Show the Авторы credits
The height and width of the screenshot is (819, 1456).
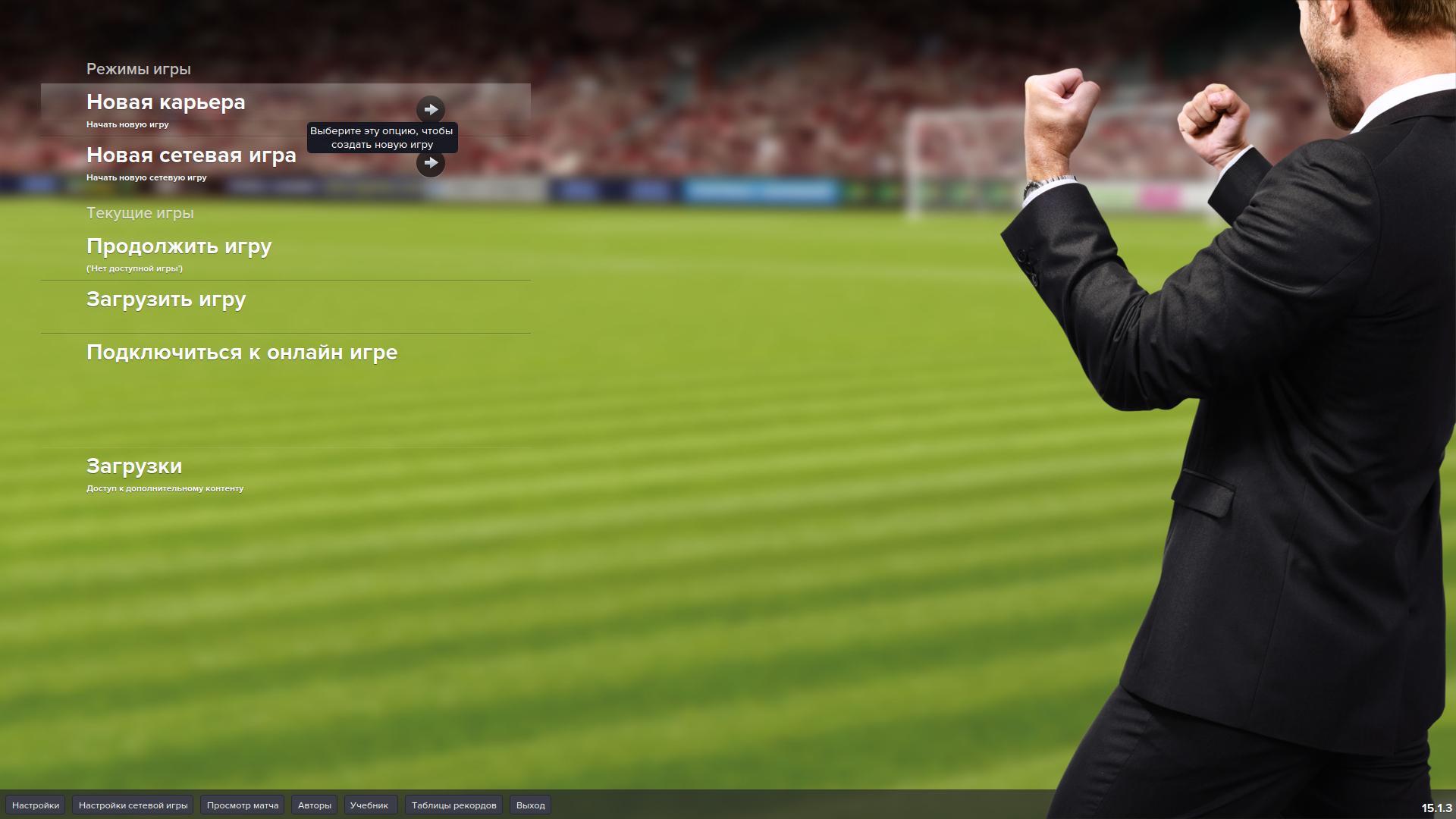point(315,805)
